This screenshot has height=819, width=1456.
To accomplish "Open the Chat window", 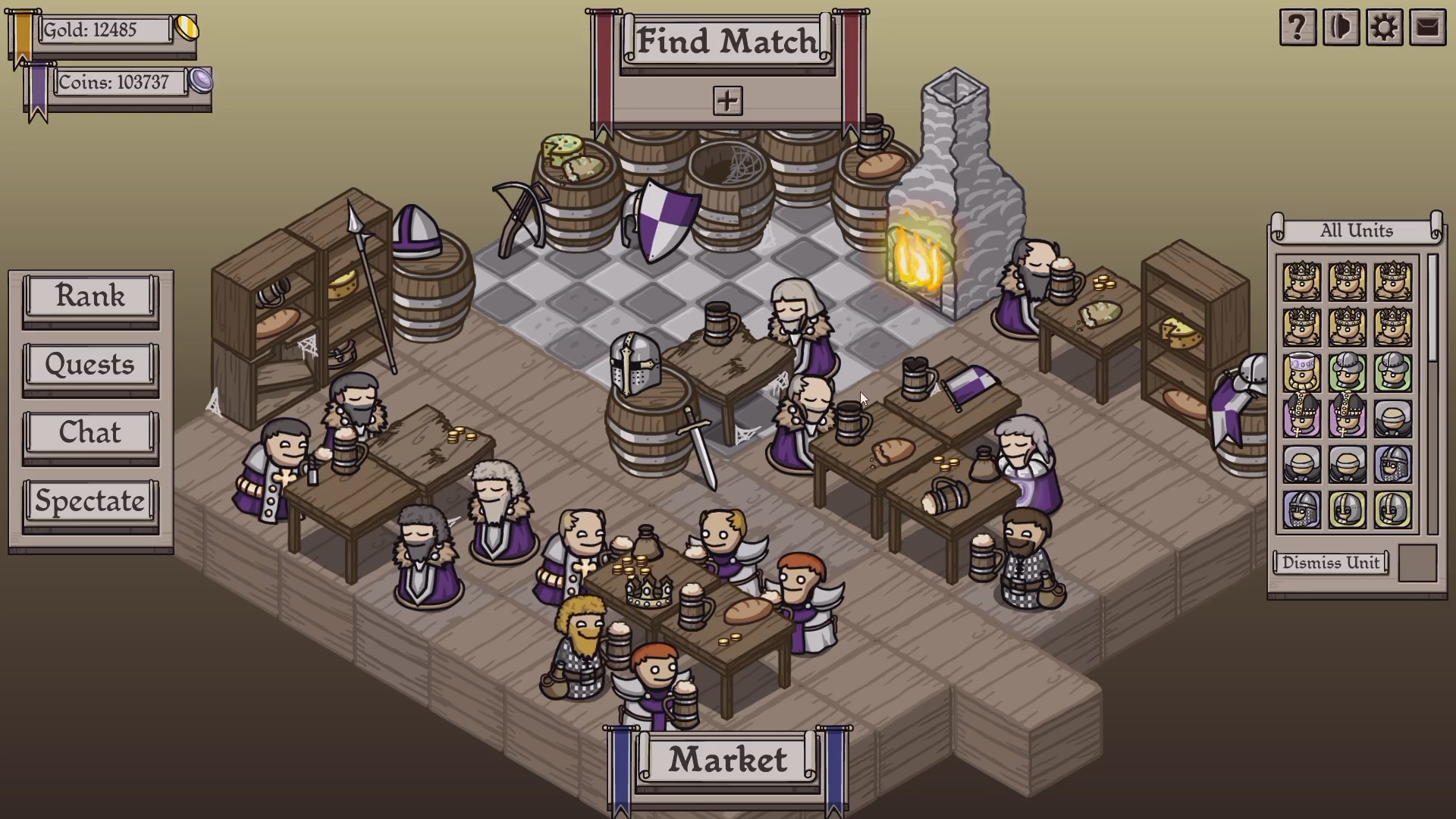I will click(x=89, y=432).
